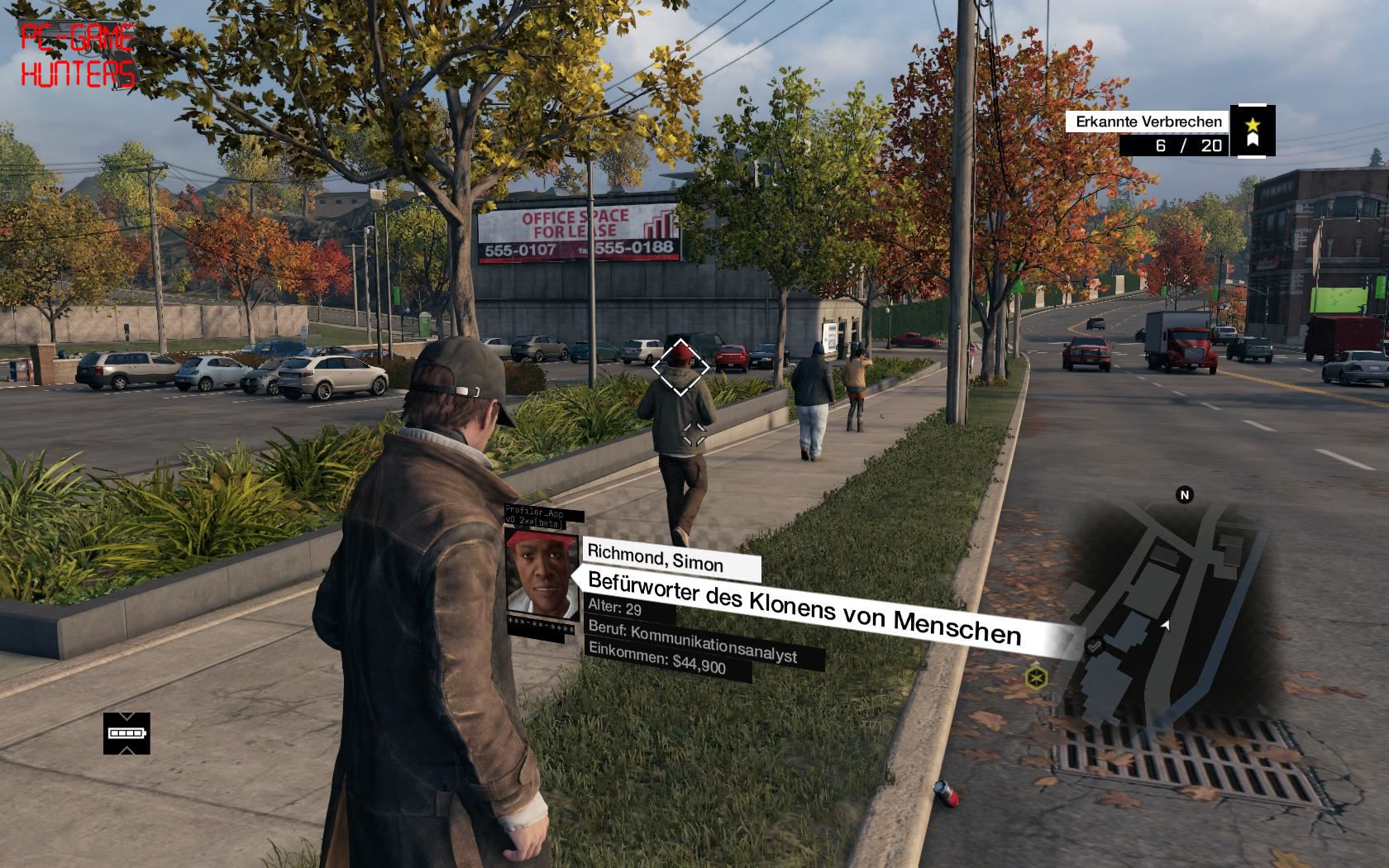Viewport: 1389px width, 868px height.
Task: Click the Richmond, Simon name label
Action: click(x=656, y=561)
